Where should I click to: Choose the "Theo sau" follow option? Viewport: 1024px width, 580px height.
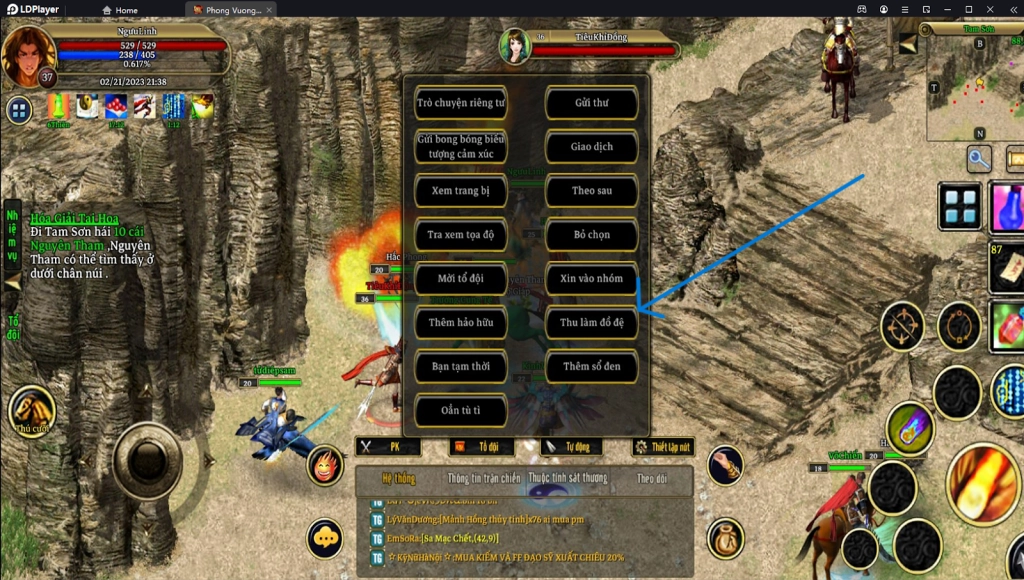[x=591, y=191]
